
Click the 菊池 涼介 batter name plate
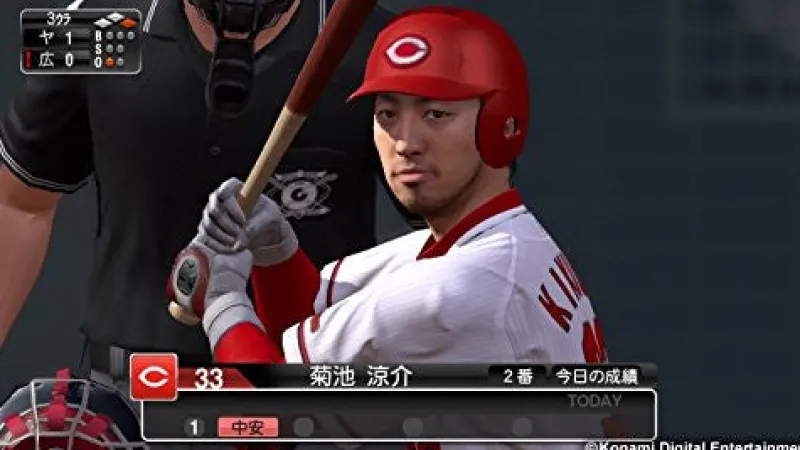tap(361, 378)
